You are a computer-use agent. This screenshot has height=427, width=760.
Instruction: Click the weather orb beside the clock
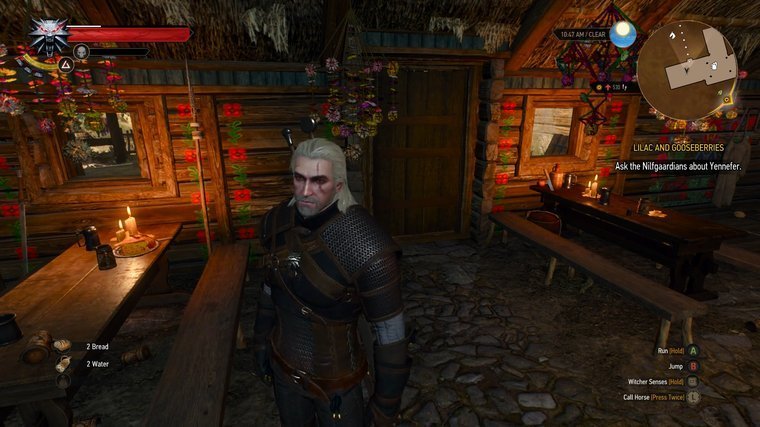point(624,35)
